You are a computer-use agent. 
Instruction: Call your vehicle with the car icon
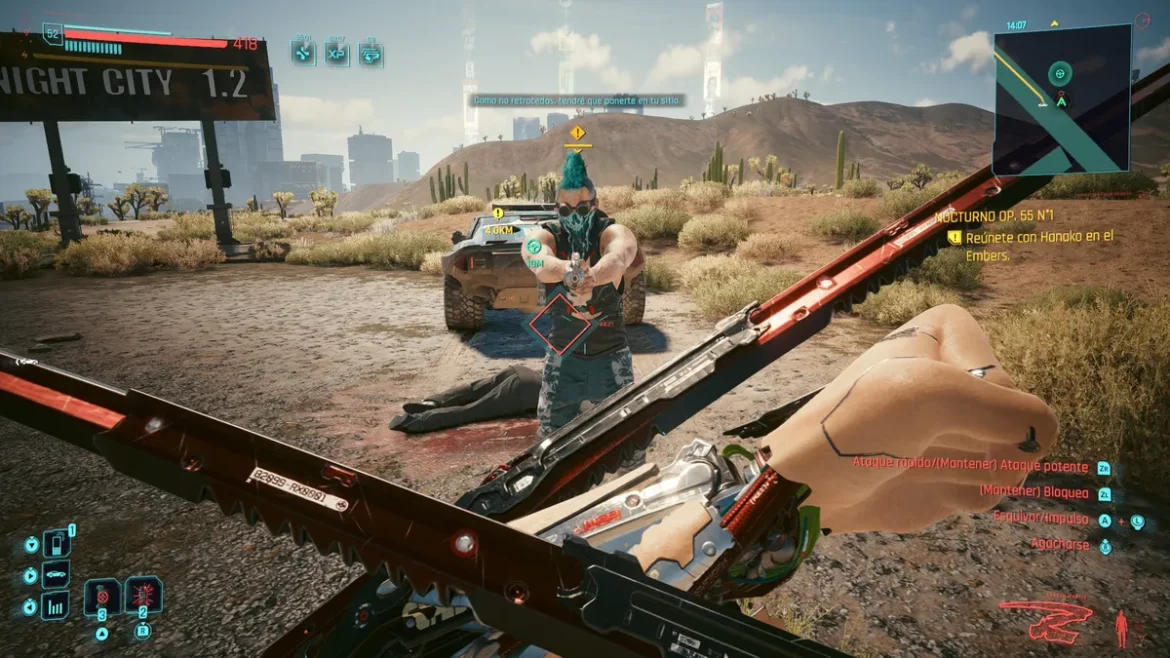pos(55,575)
